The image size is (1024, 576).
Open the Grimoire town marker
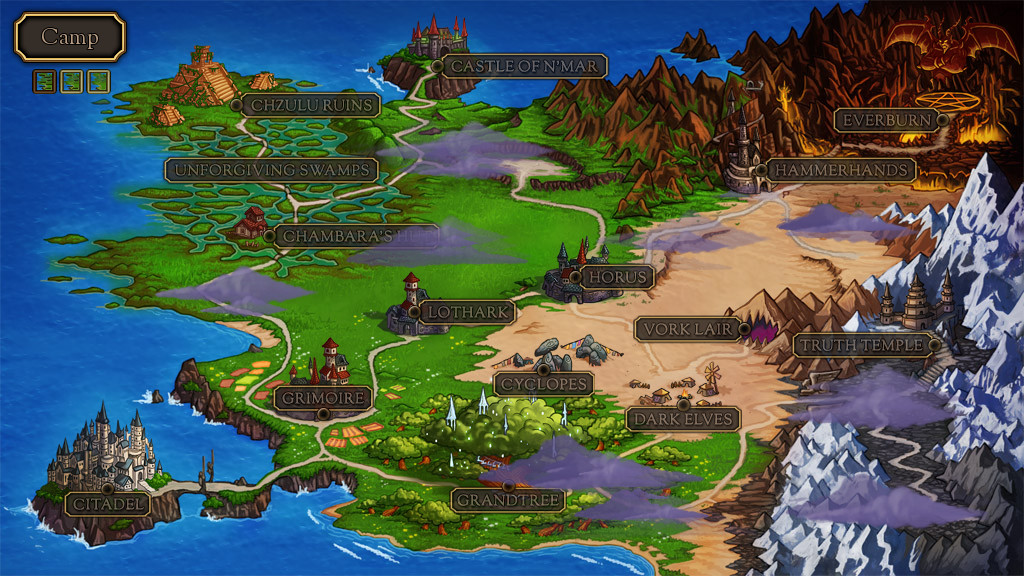[323, 398]
